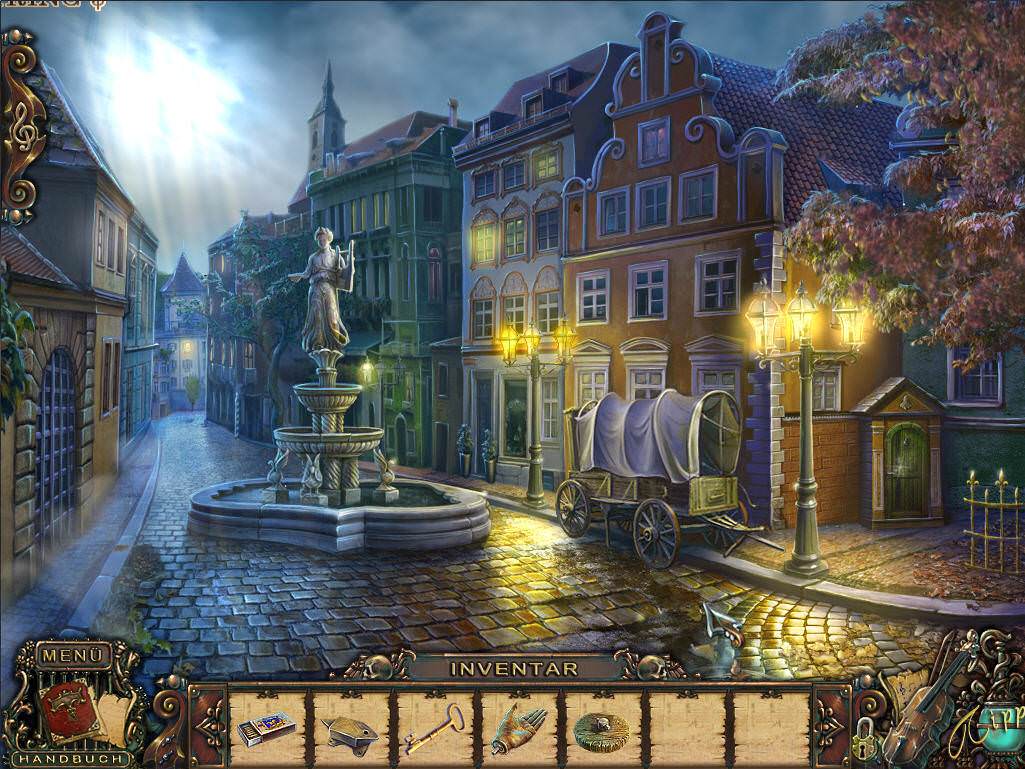This screenshot has width=1025, height=769.
Task: Select the matchbox in the inventory
Action: [x=266, y=729]
